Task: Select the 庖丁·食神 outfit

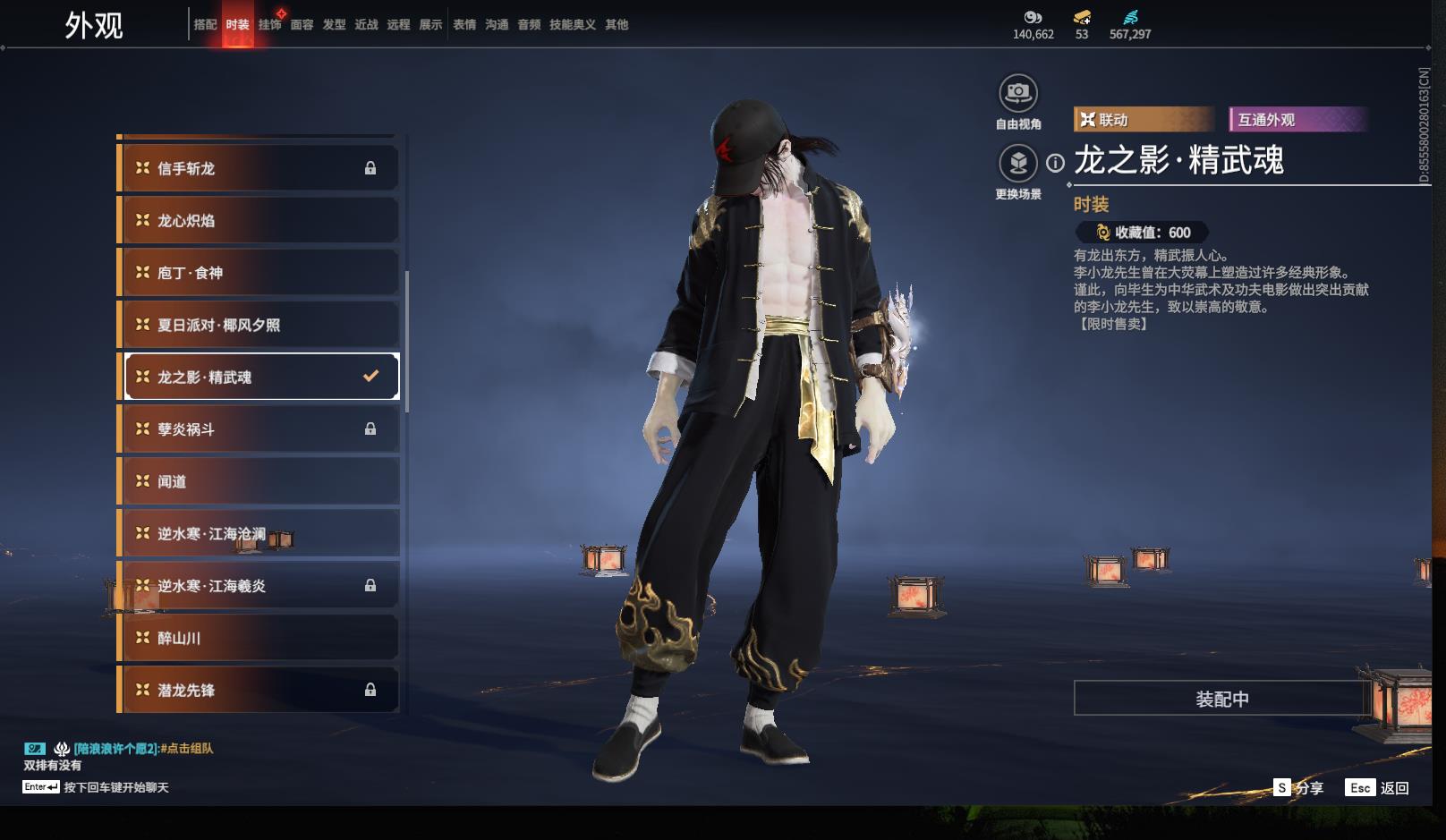Action: 259,273
